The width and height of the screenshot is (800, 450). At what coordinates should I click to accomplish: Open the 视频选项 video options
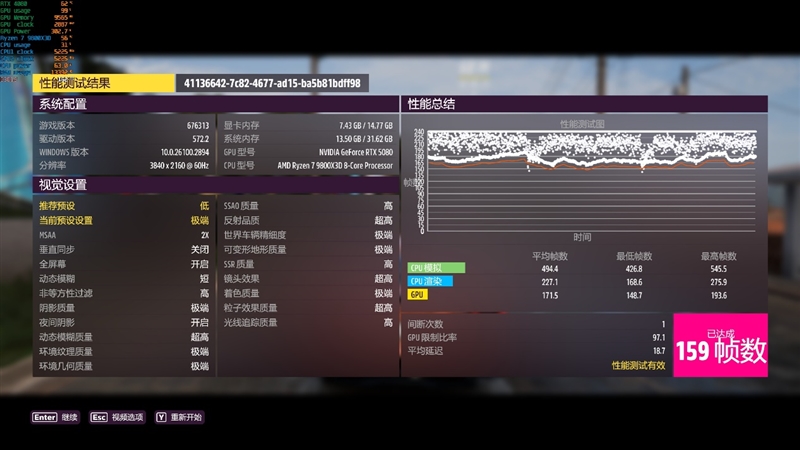tap(117, 417)
